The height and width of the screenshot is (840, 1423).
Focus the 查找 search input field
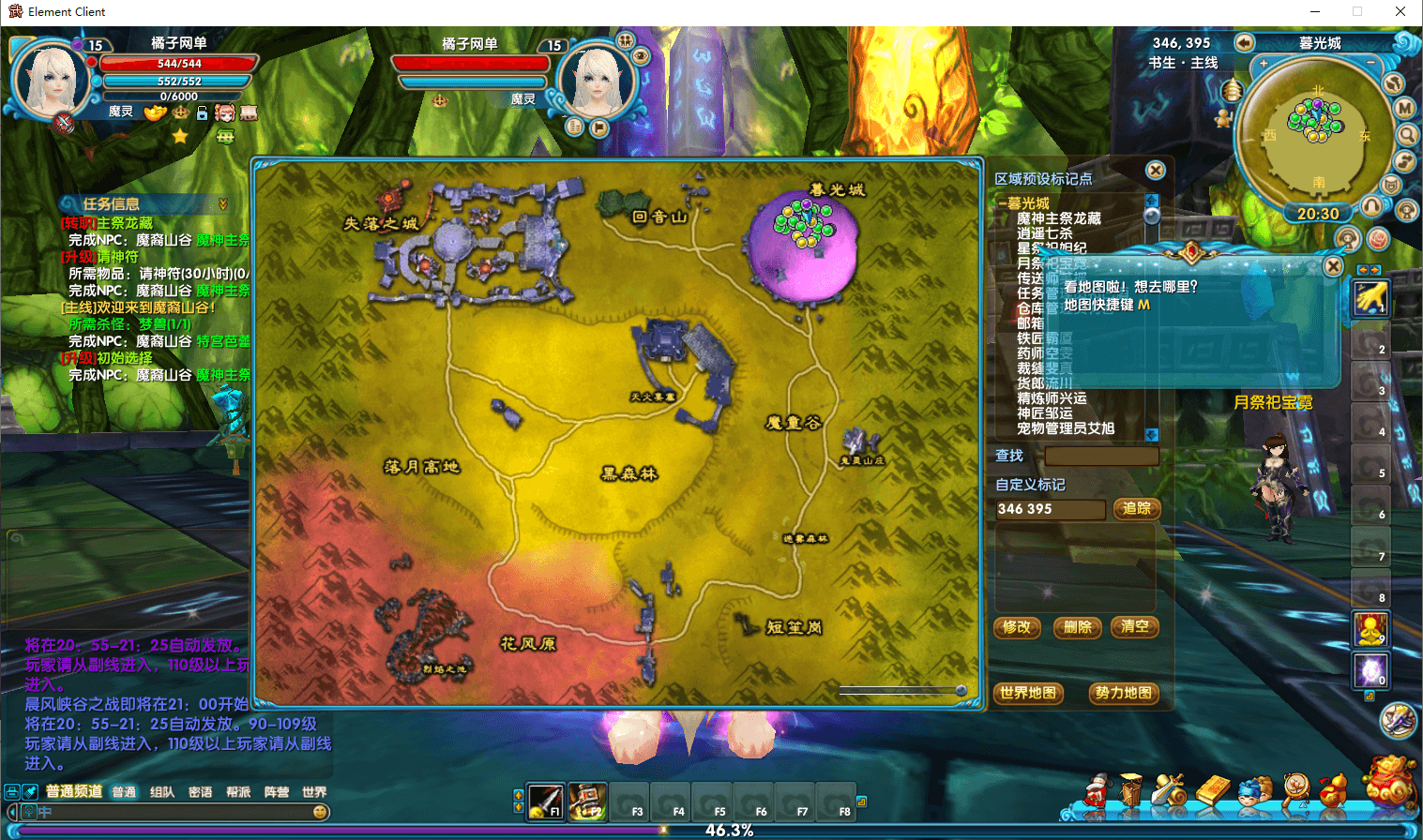[x=1101, y=456]
